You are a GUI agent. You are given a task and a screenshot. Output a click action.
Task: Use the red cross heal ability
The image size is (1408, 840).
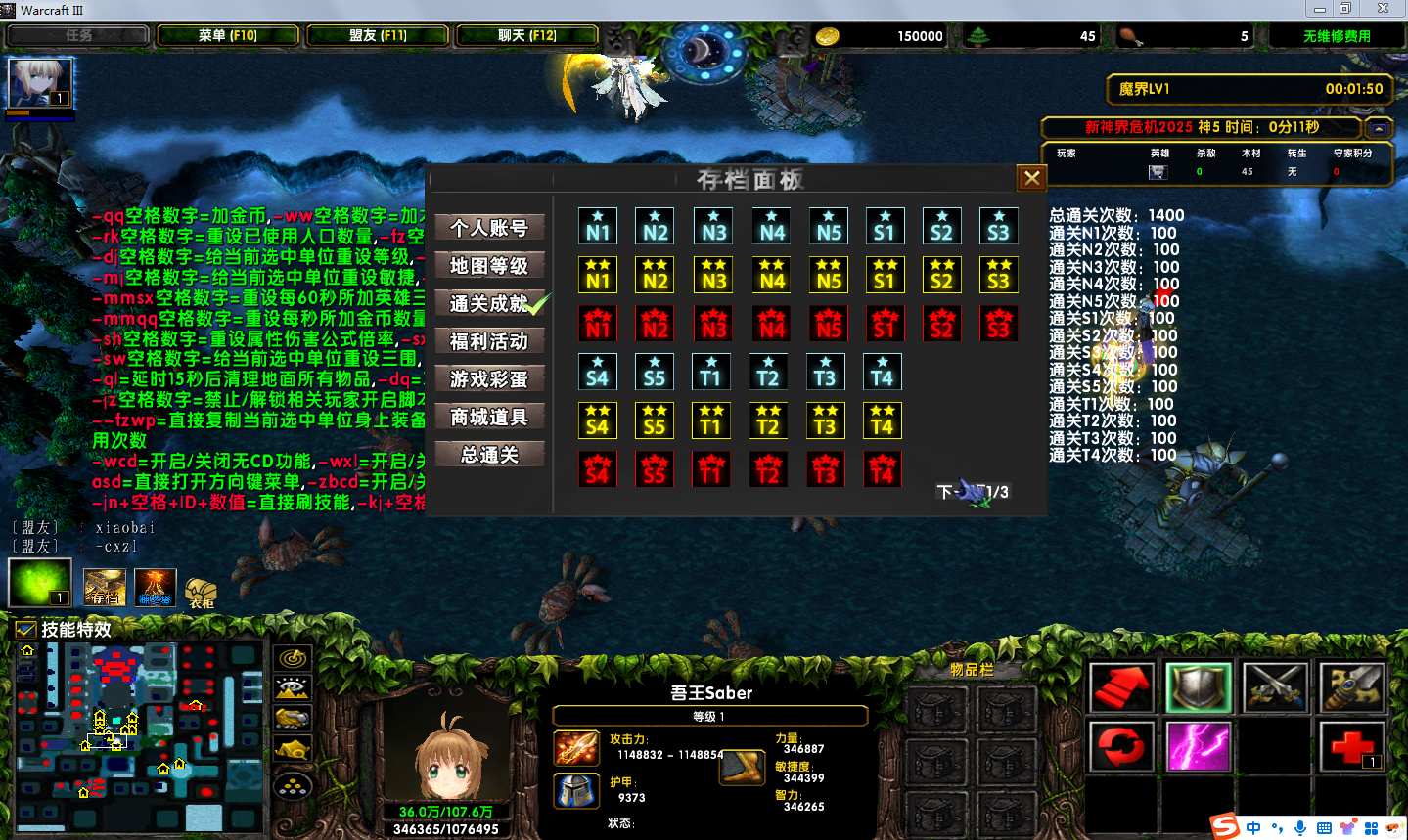[x=1351, y=746]
